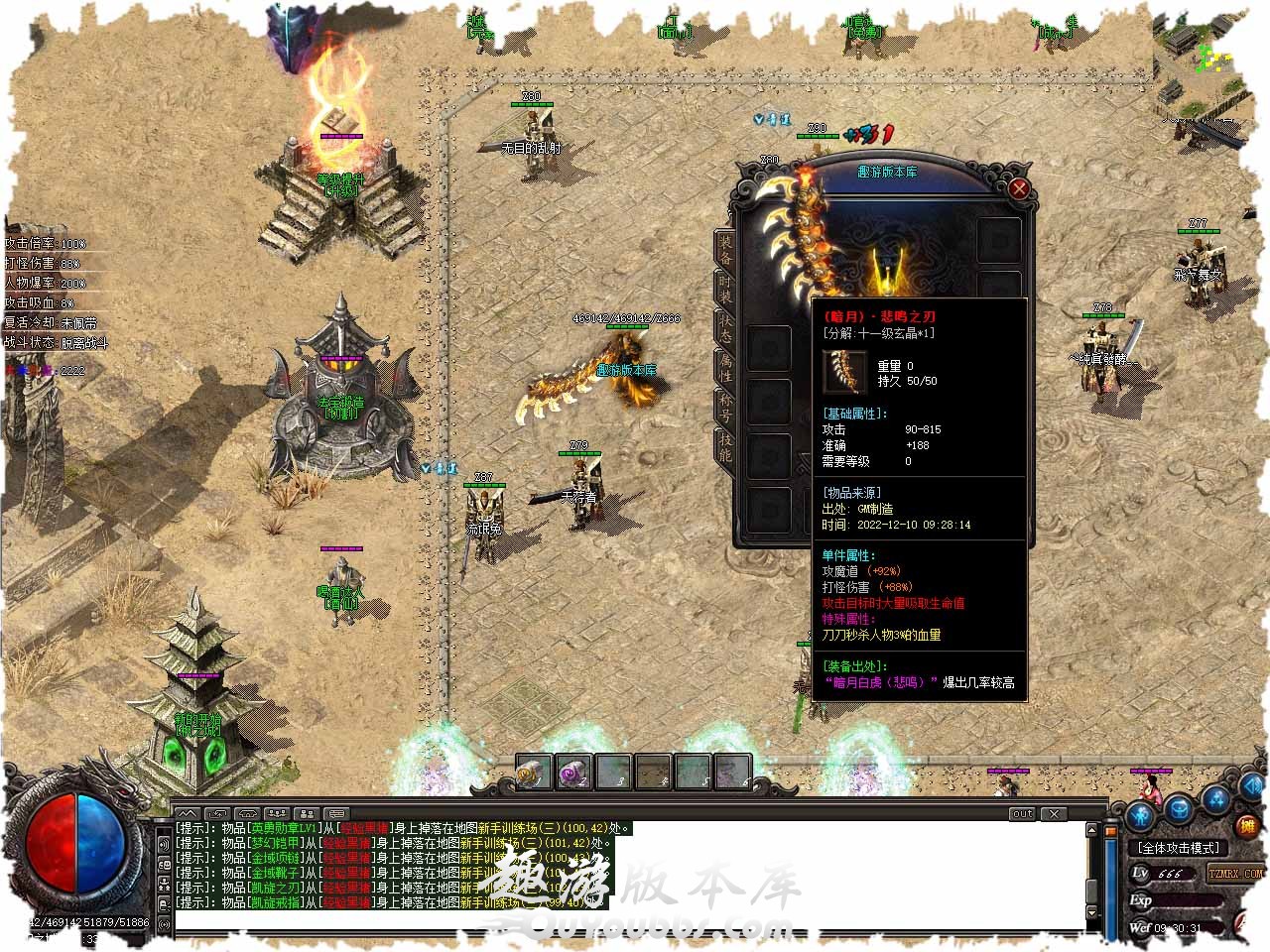Use the scroll item in hotbar slot one
The image size is (1270, 952).
click(534, 772)
